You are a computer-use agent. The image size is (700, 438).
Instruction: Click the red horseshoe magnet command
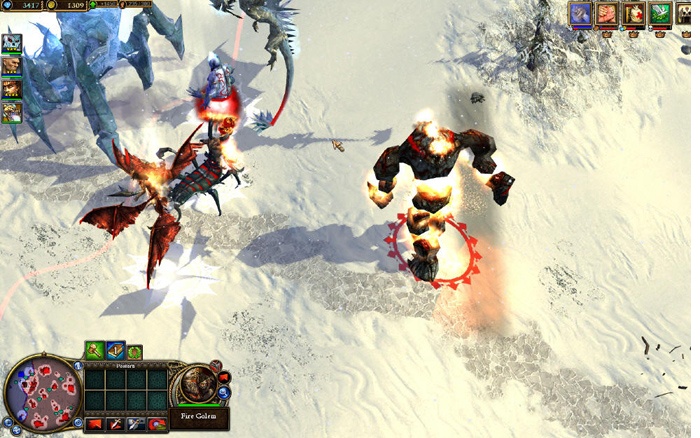click(156, 425)
